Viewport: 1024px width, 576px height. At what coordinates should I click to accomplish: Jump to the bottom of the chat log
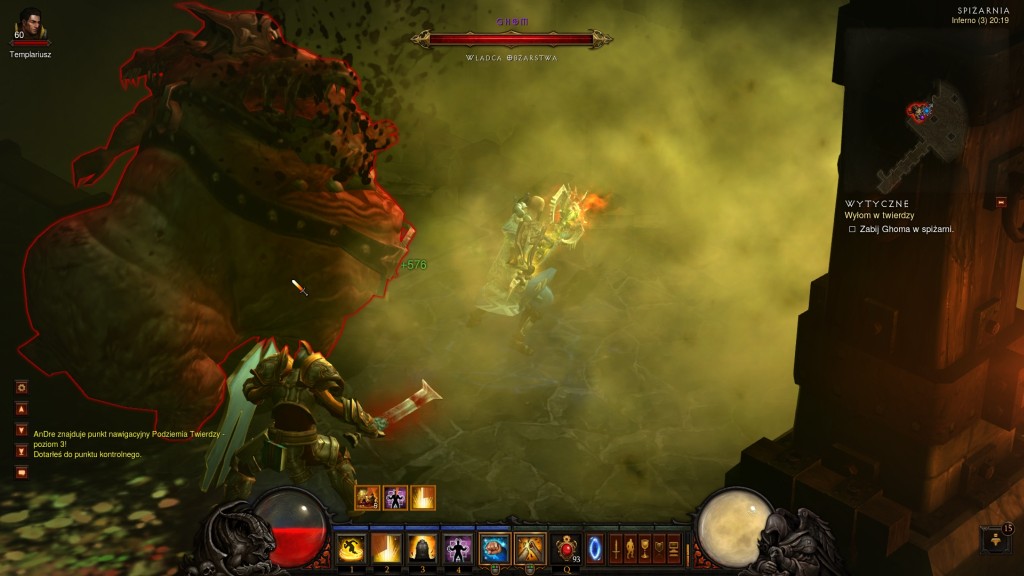tap(21, 451)
